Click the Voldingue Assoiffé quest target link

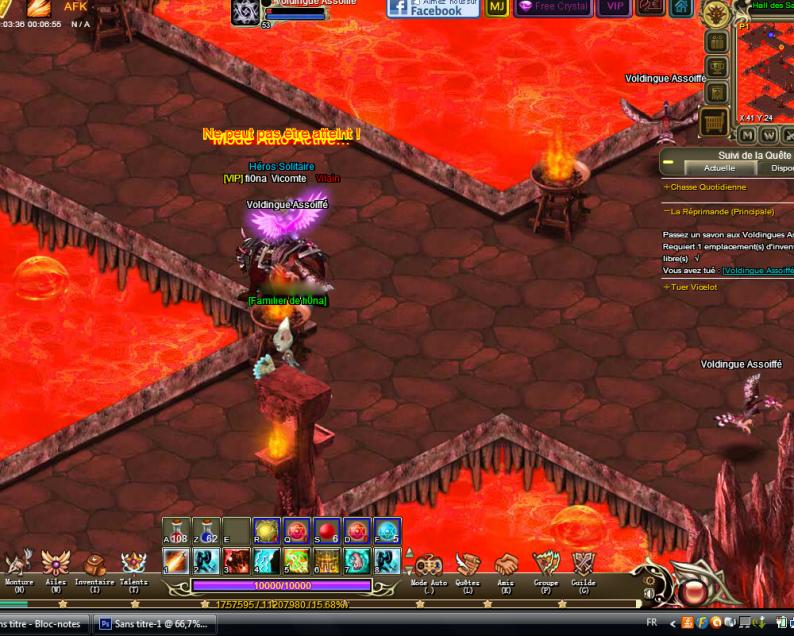point(758,270)
